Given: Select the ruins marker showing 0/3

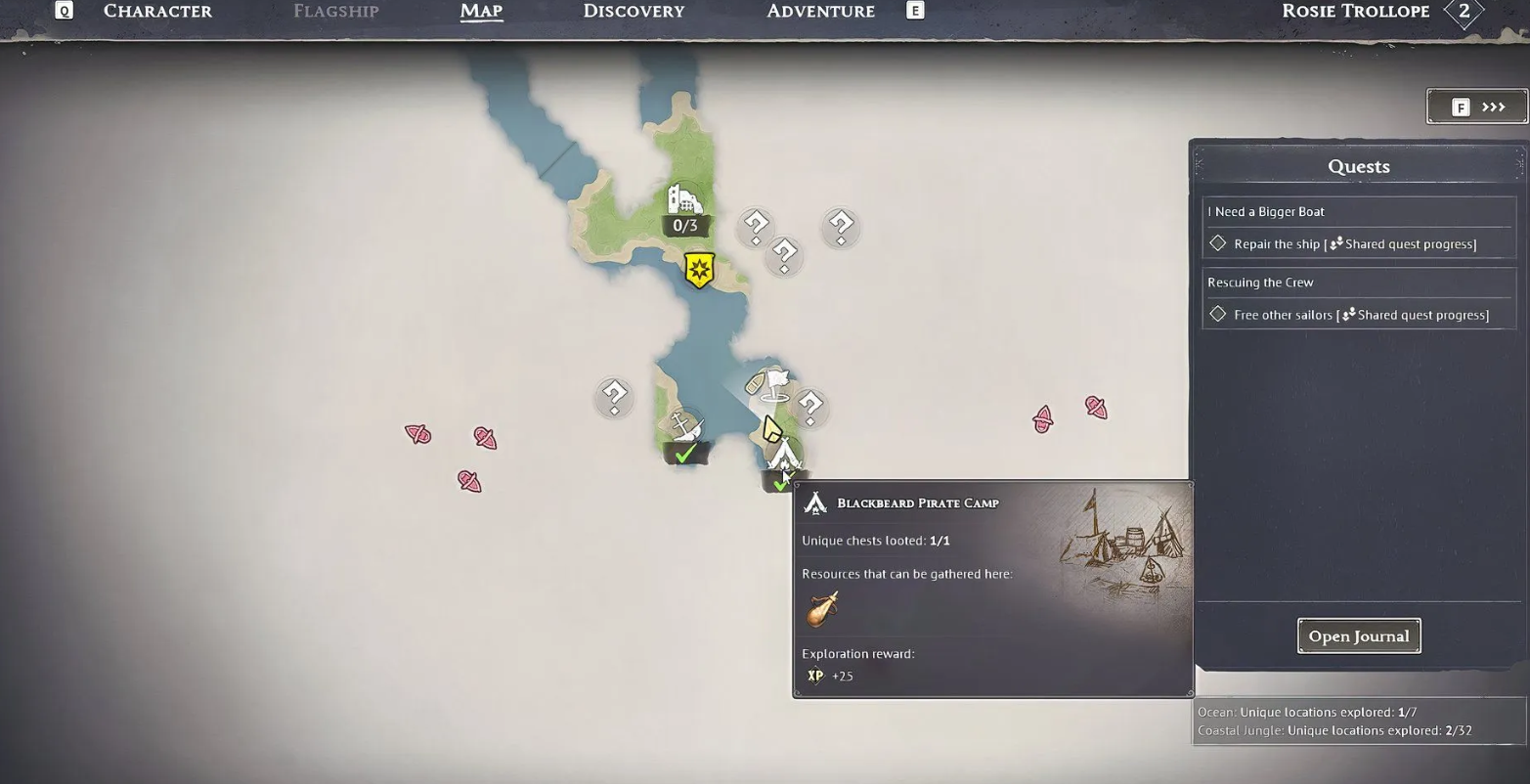Looking at the screenshot, I should [x=684, y=201].
